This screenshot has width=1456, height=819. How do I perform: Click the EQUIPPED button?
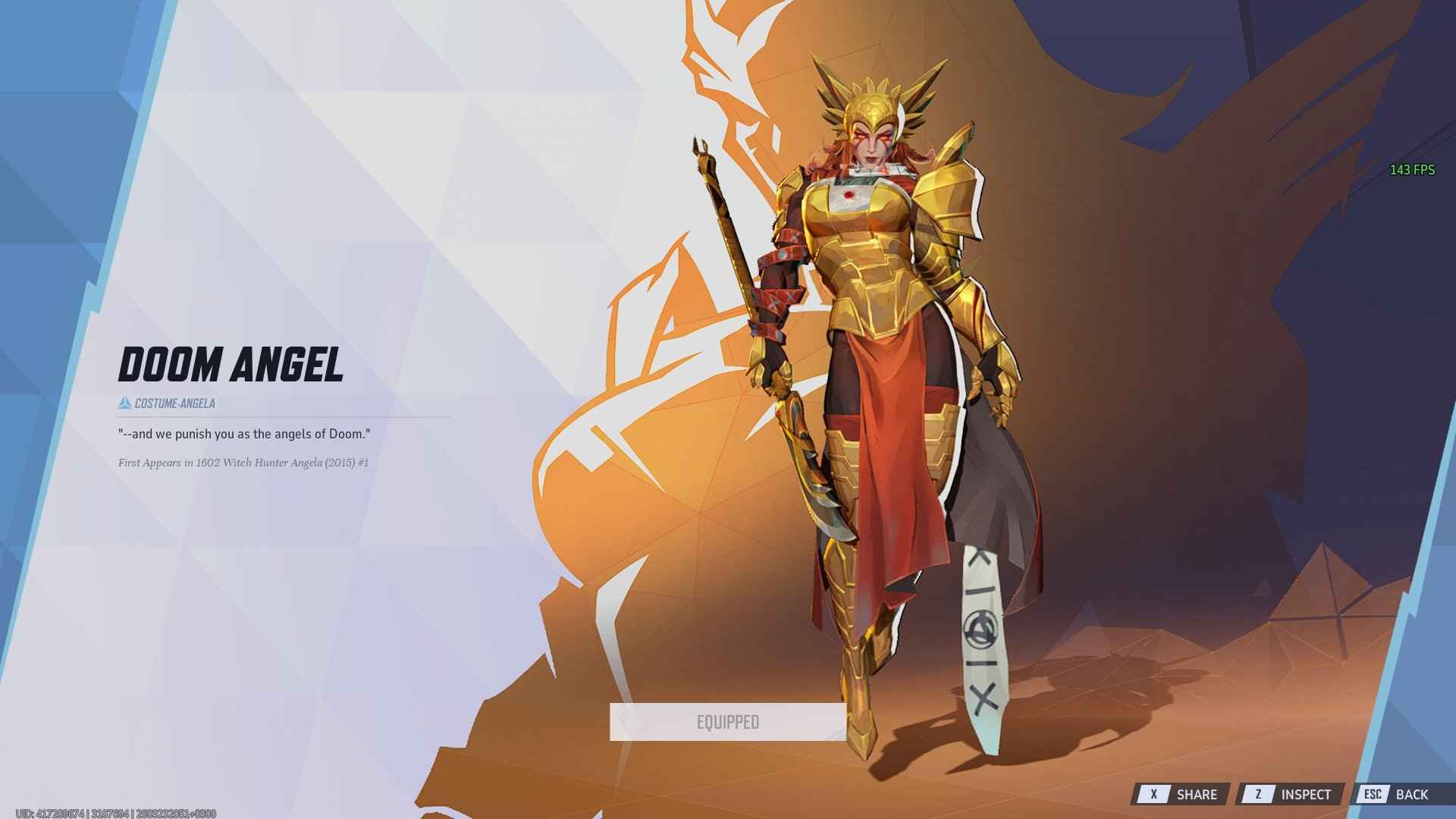point(726,722)
